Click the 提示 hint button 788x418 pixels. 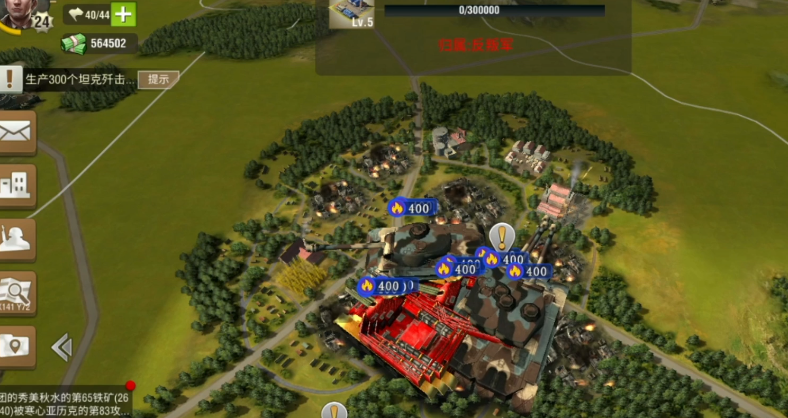point(158,79)
